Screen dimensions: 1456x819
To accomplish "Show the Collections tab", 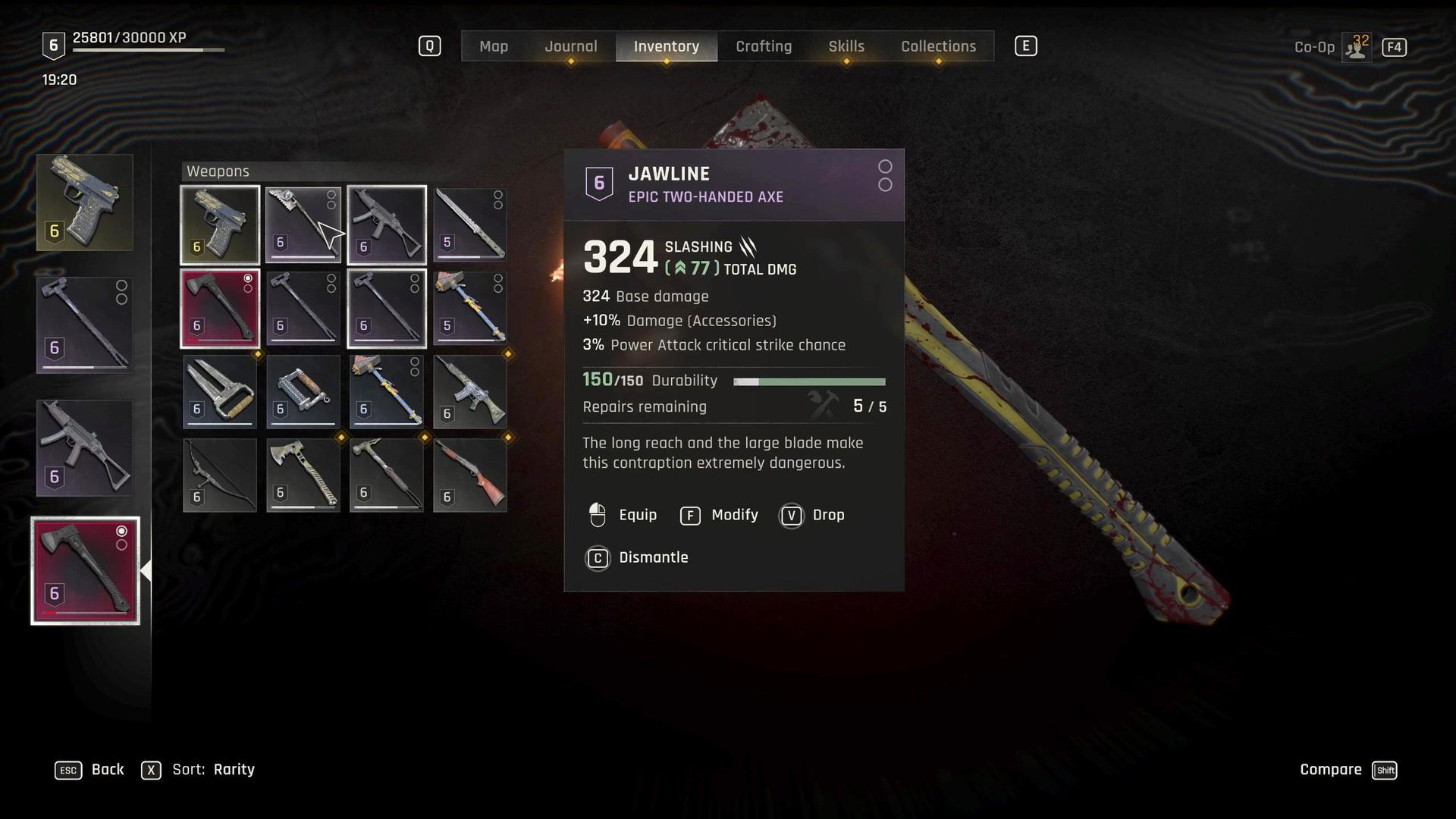I will [938, 46].
